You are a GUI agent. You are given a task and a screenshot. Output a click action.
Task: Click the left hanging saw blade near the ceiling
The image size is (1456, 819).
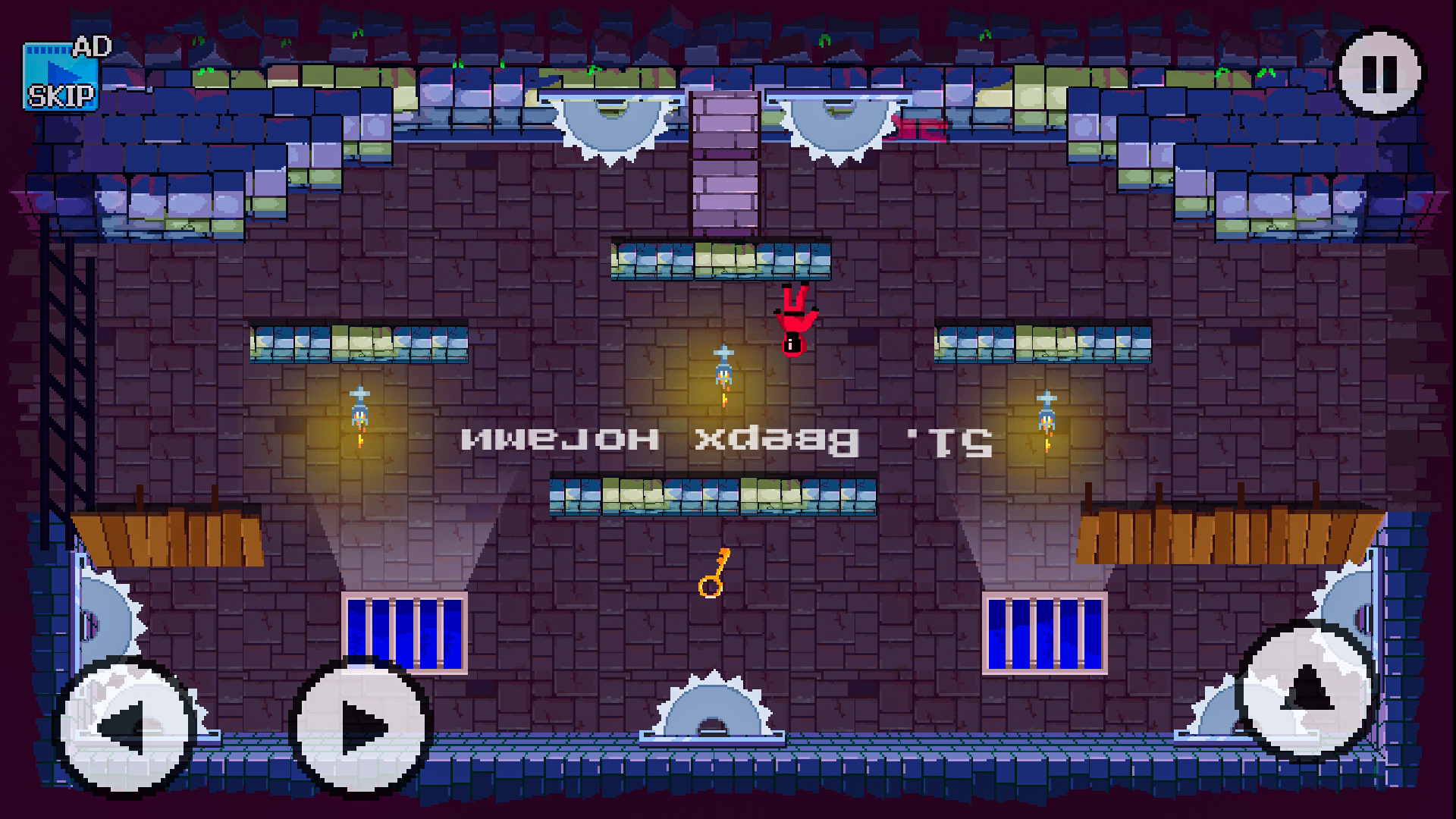614,121
